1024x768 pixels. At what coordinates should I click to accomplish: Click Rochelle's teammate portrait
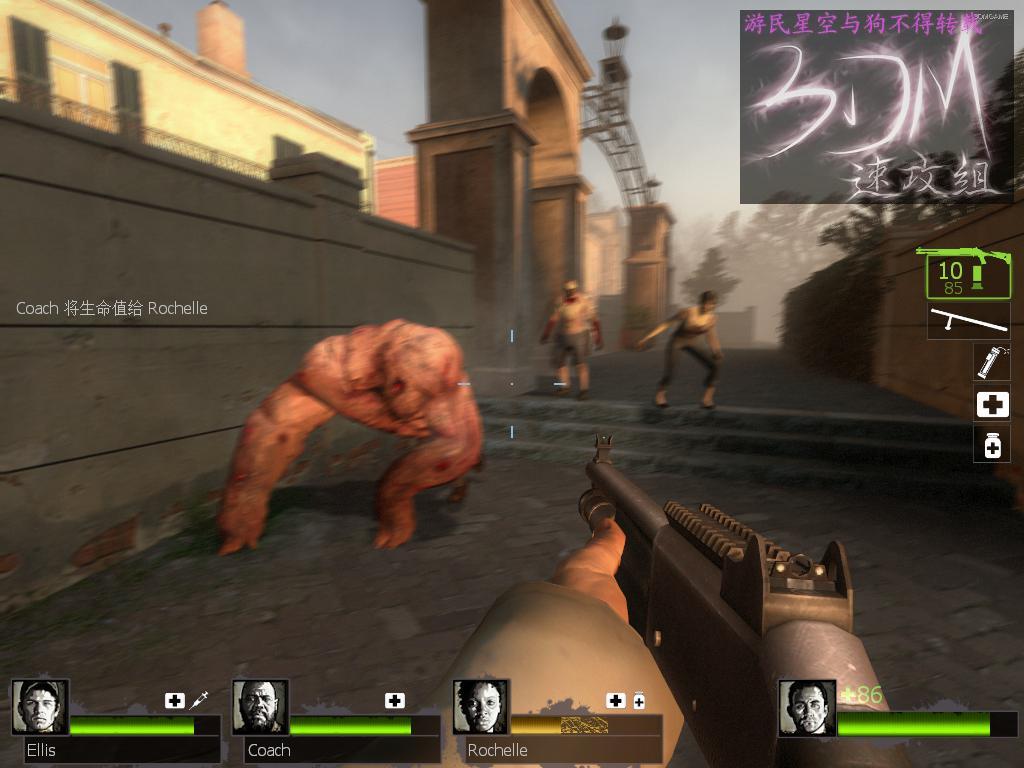(481, 707)
